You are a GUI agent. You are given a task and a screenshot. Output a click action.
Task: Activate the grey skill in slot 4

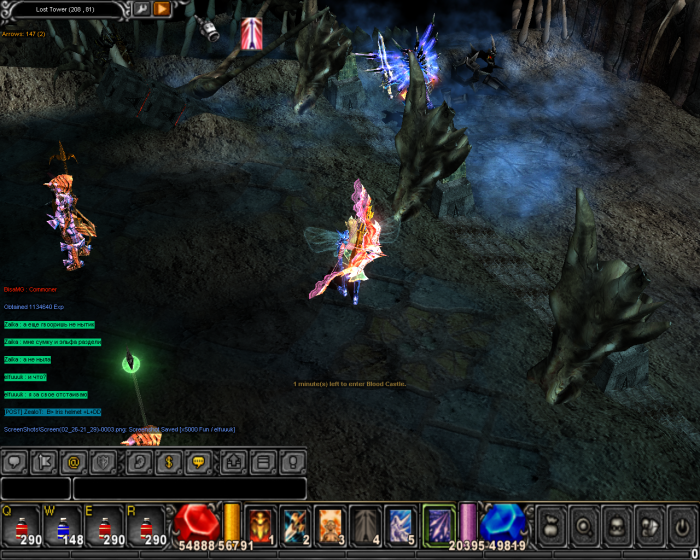[x=366, y=524]
